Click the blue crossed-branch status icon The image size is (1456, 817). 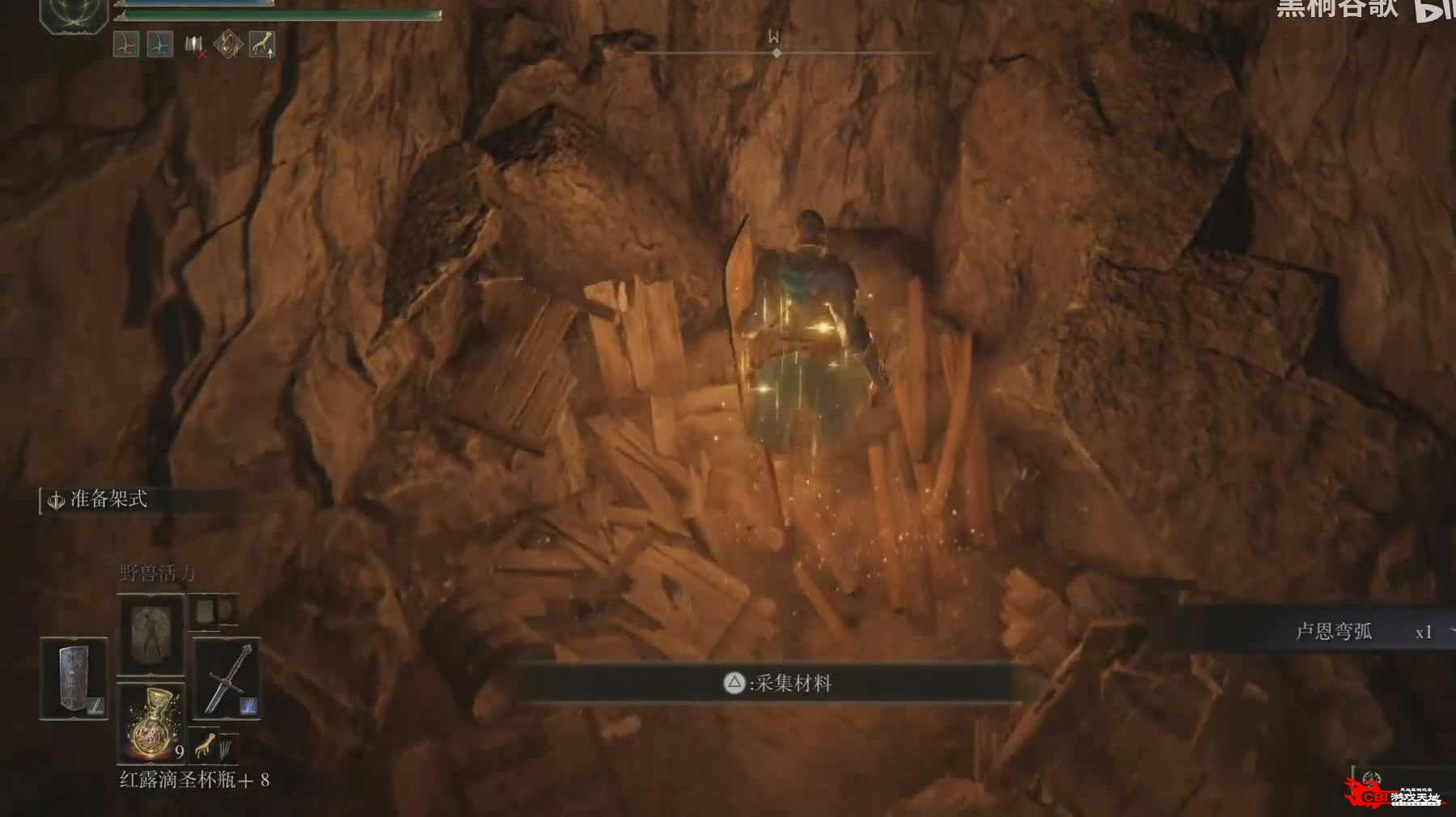point(160,44)
